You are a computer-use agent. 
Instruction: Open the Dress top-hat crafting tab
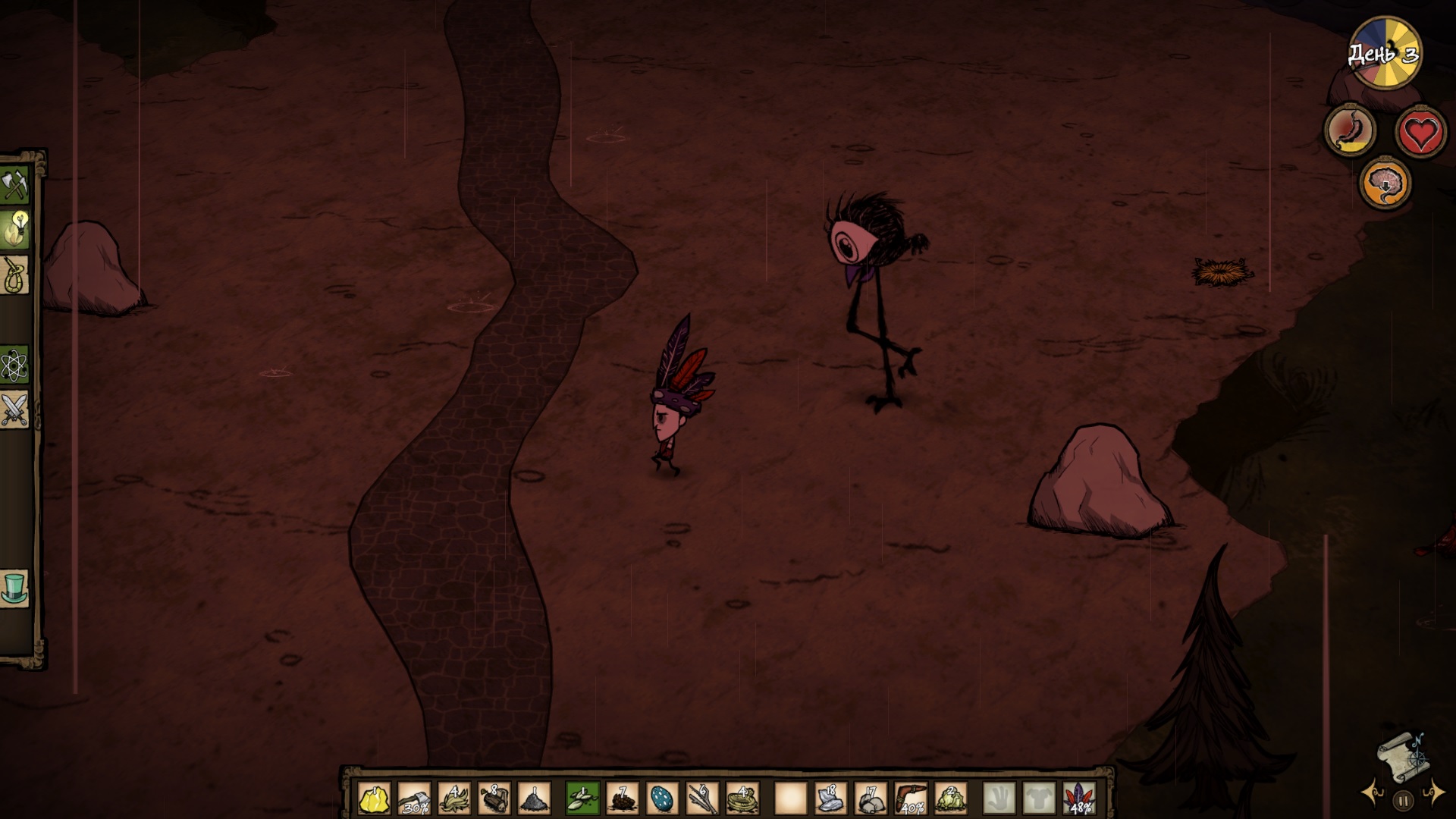(15, 588)
